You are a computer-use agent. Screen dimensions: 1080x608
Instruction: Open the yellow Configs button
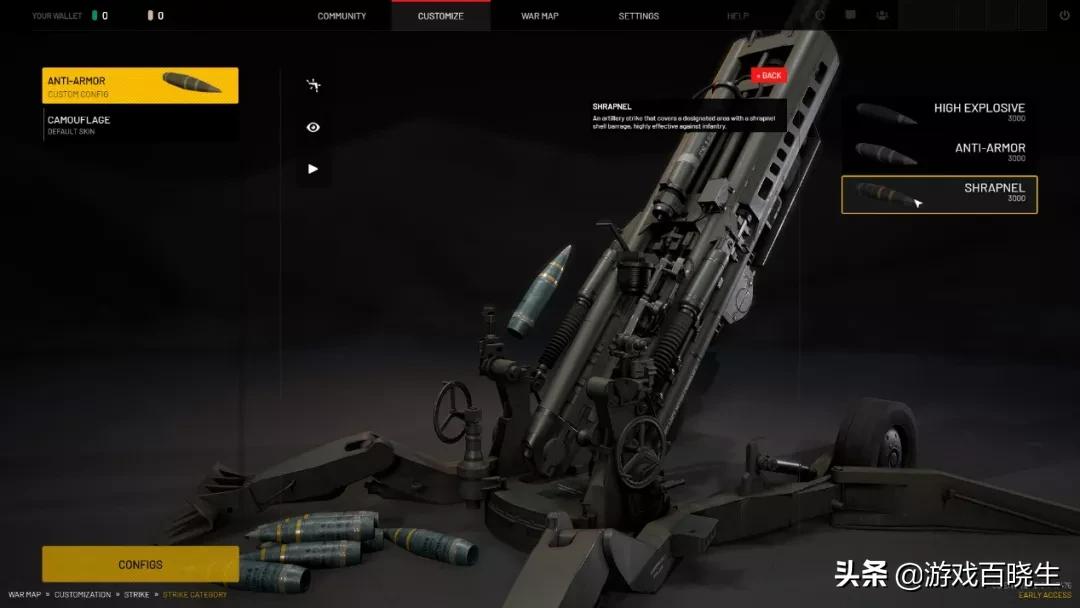(x=140, y=564)
